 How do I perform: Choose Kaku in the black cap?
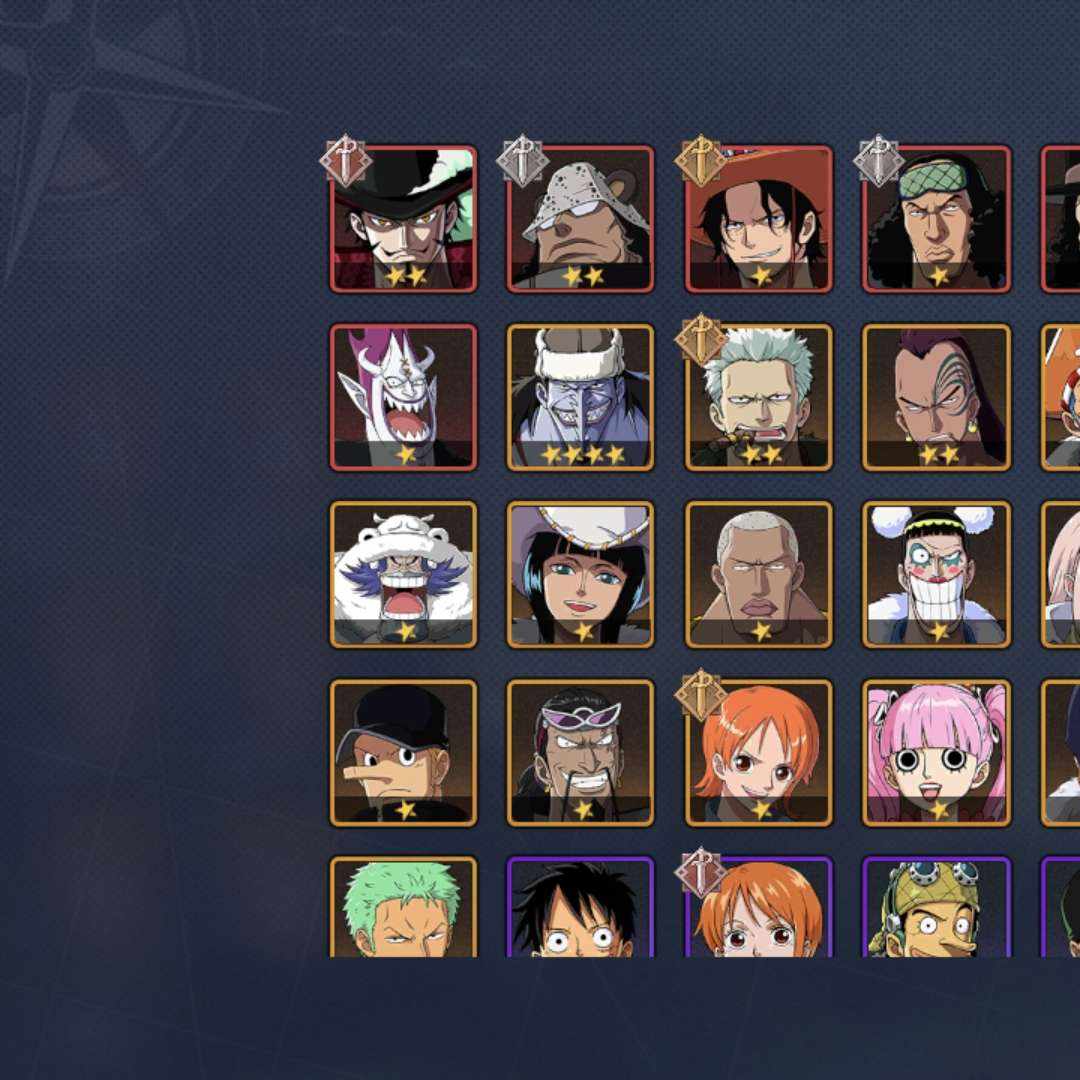click(403, 752)
